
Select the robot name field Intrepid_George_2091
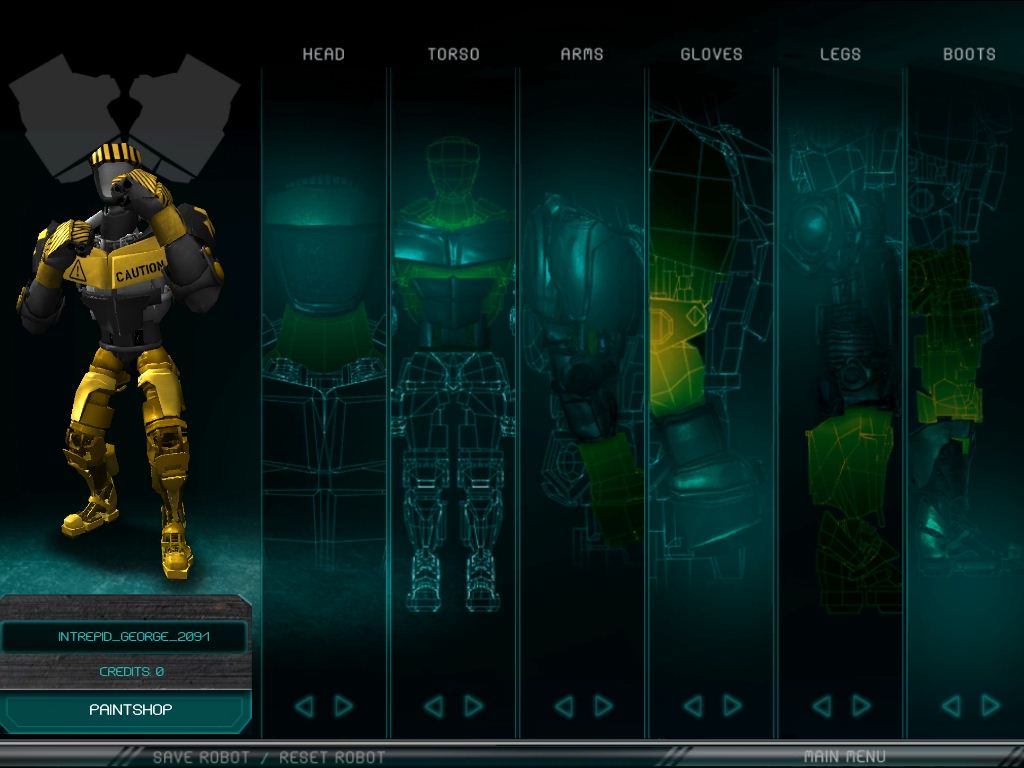click(124, 637)
